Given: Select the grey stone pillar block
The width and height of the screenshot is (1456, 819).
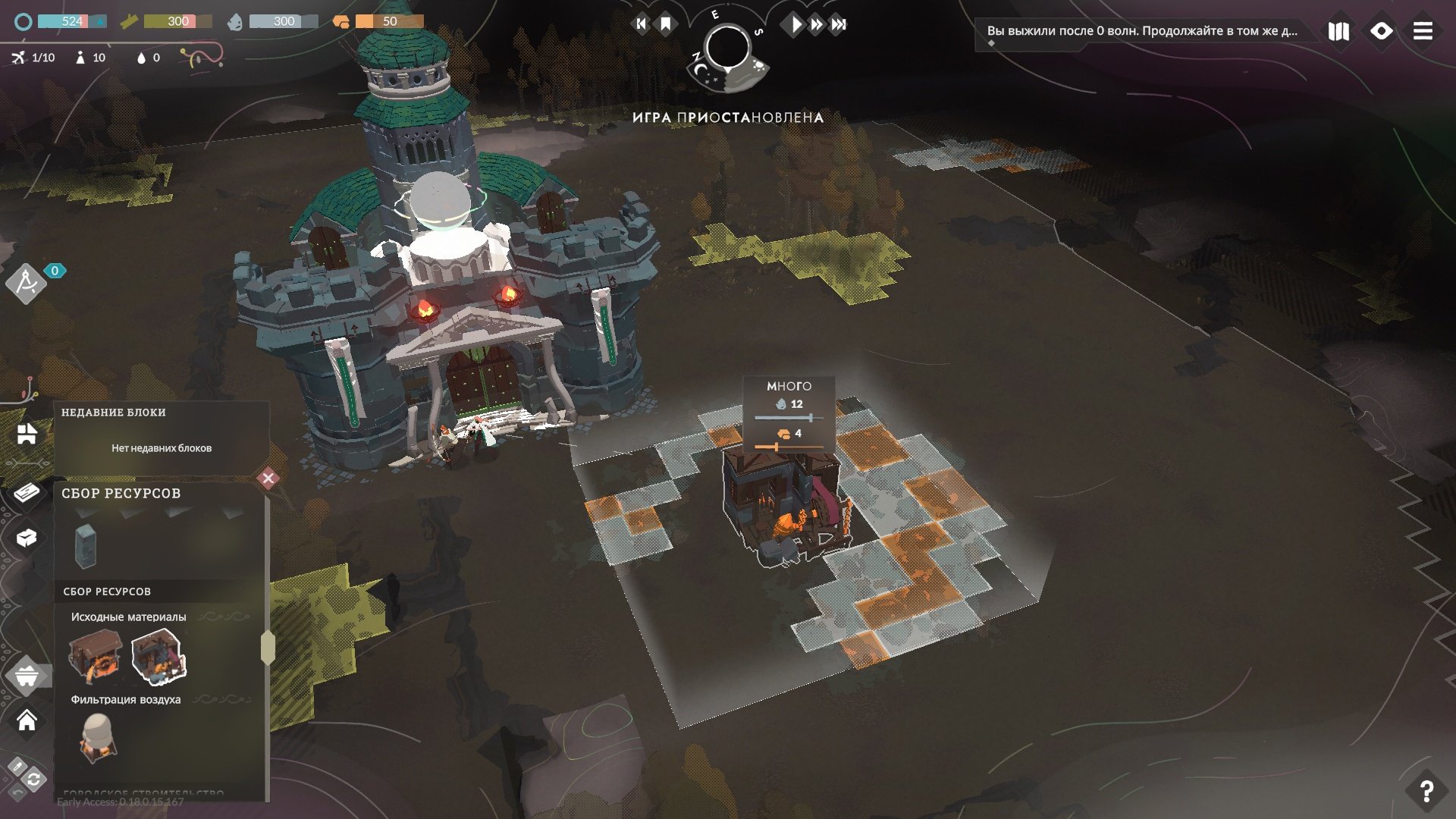Looking at the screenshot, I should pos(86,545).
